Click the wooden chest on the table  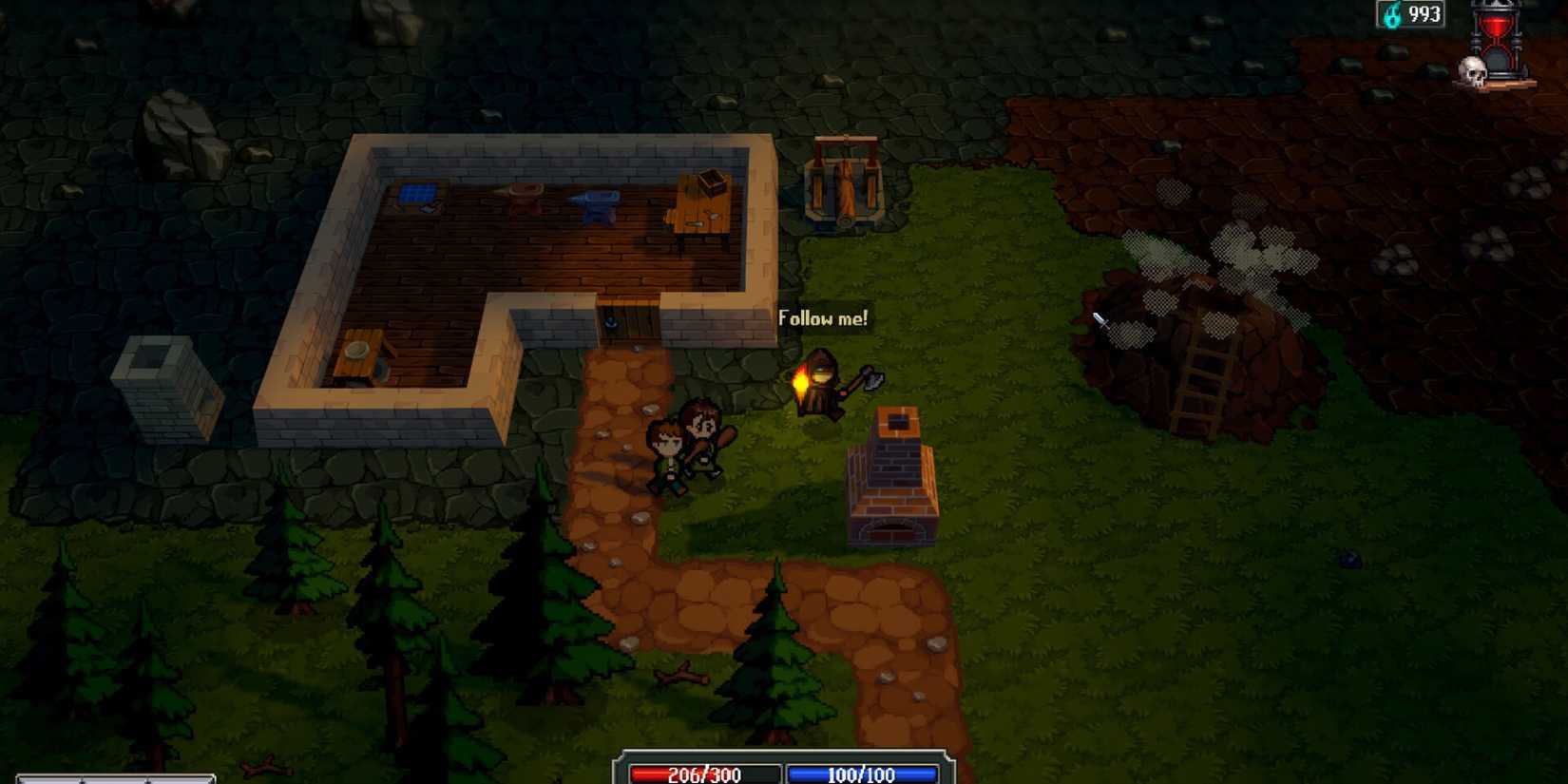click(710, 179)
